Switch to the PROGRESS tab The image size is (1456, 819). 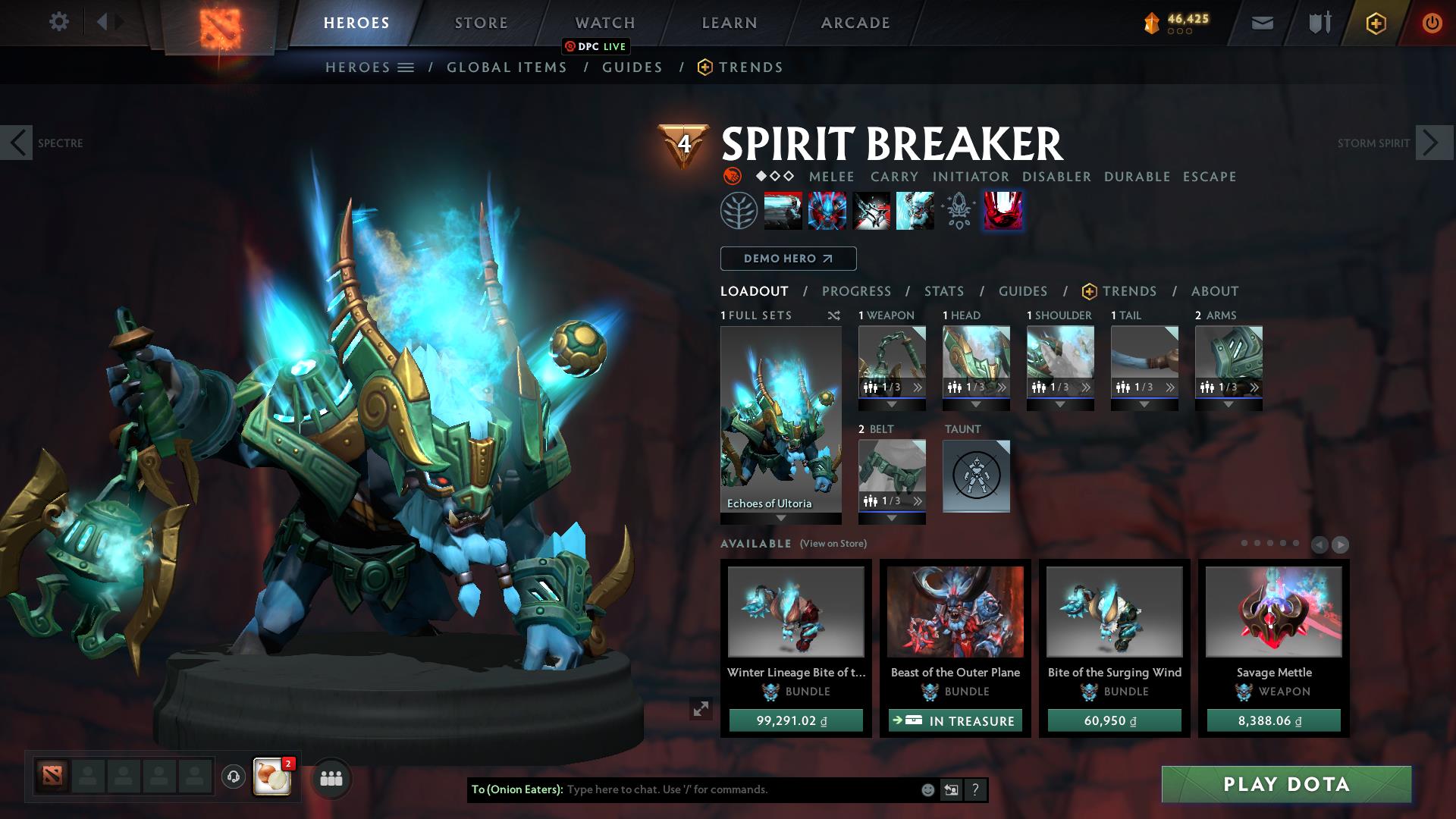click(857, 290)
